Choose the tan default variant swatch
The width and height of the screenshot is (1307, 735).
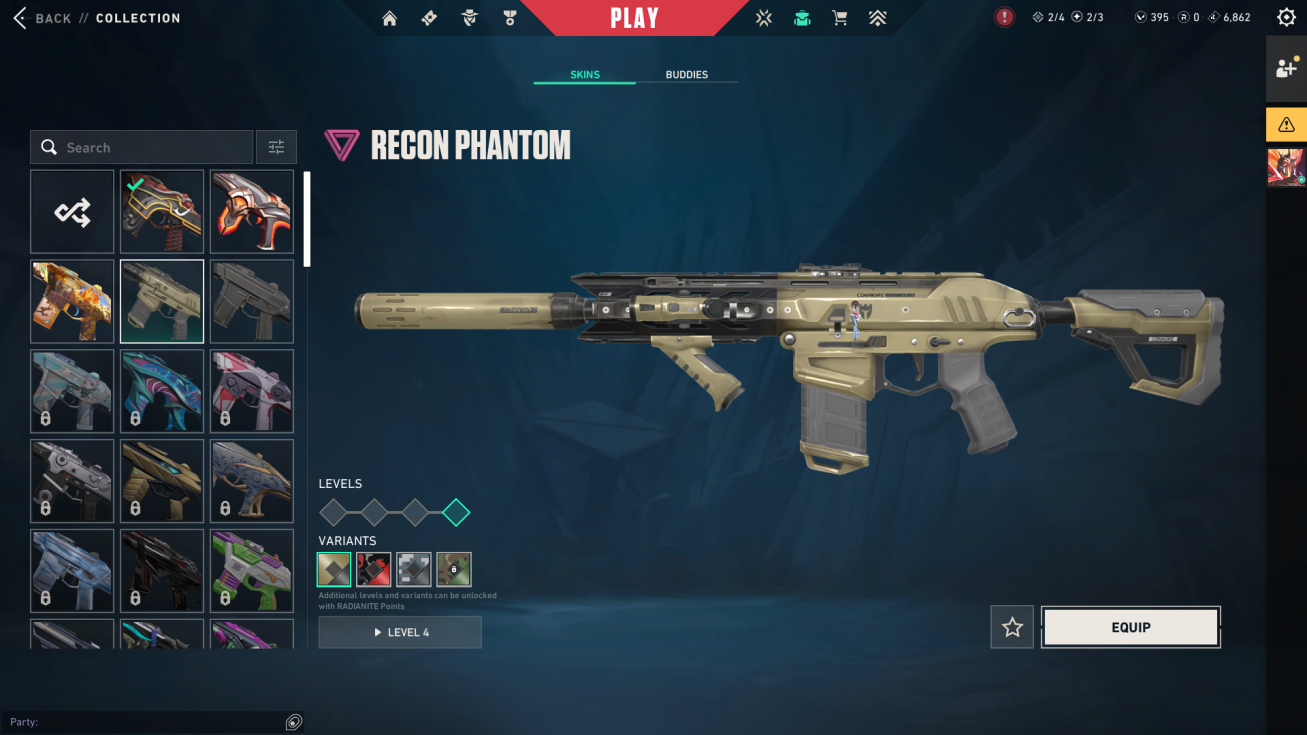coord(334,569)
